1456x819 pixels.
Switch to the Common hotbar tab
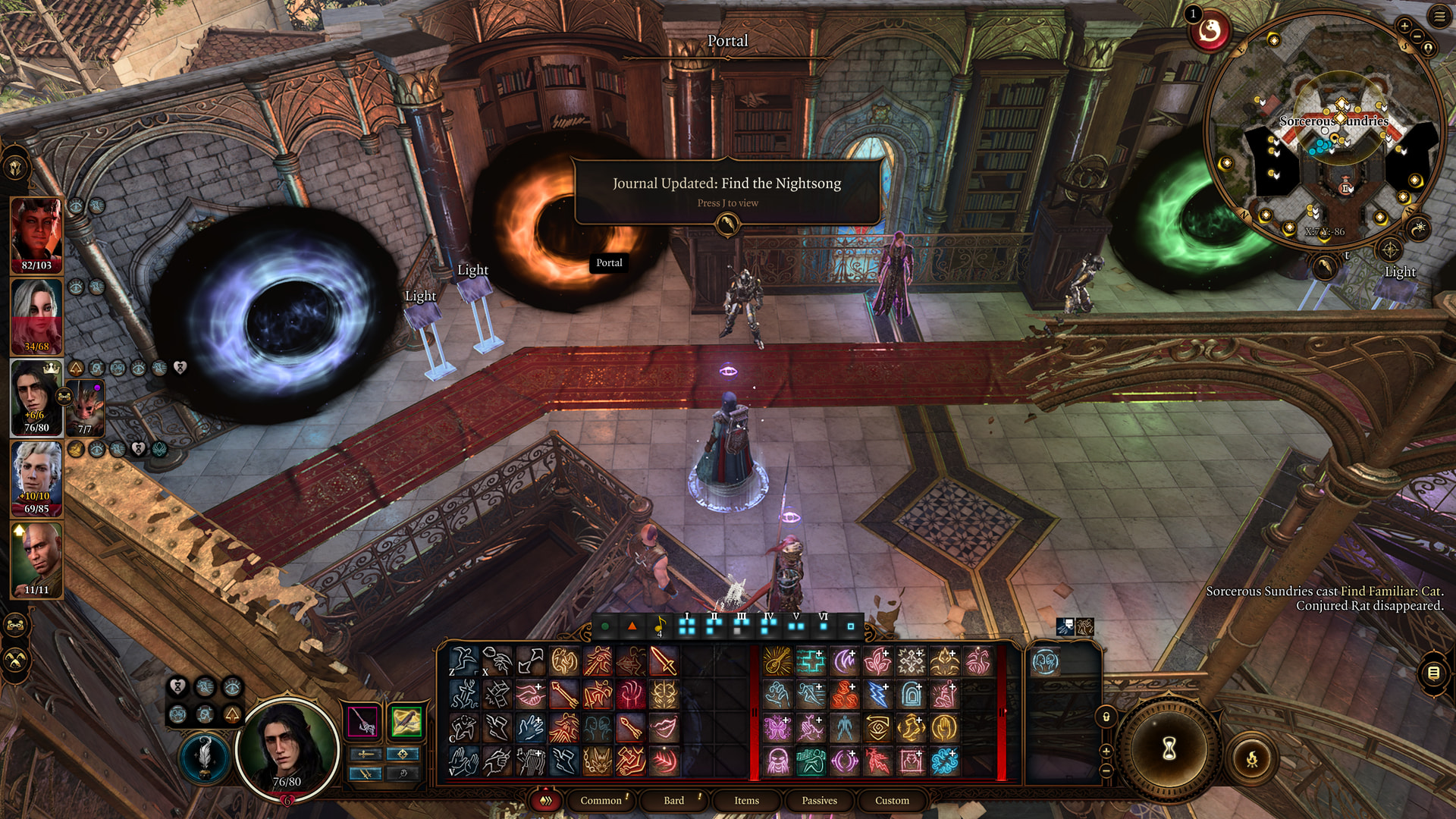click(601, 800)
